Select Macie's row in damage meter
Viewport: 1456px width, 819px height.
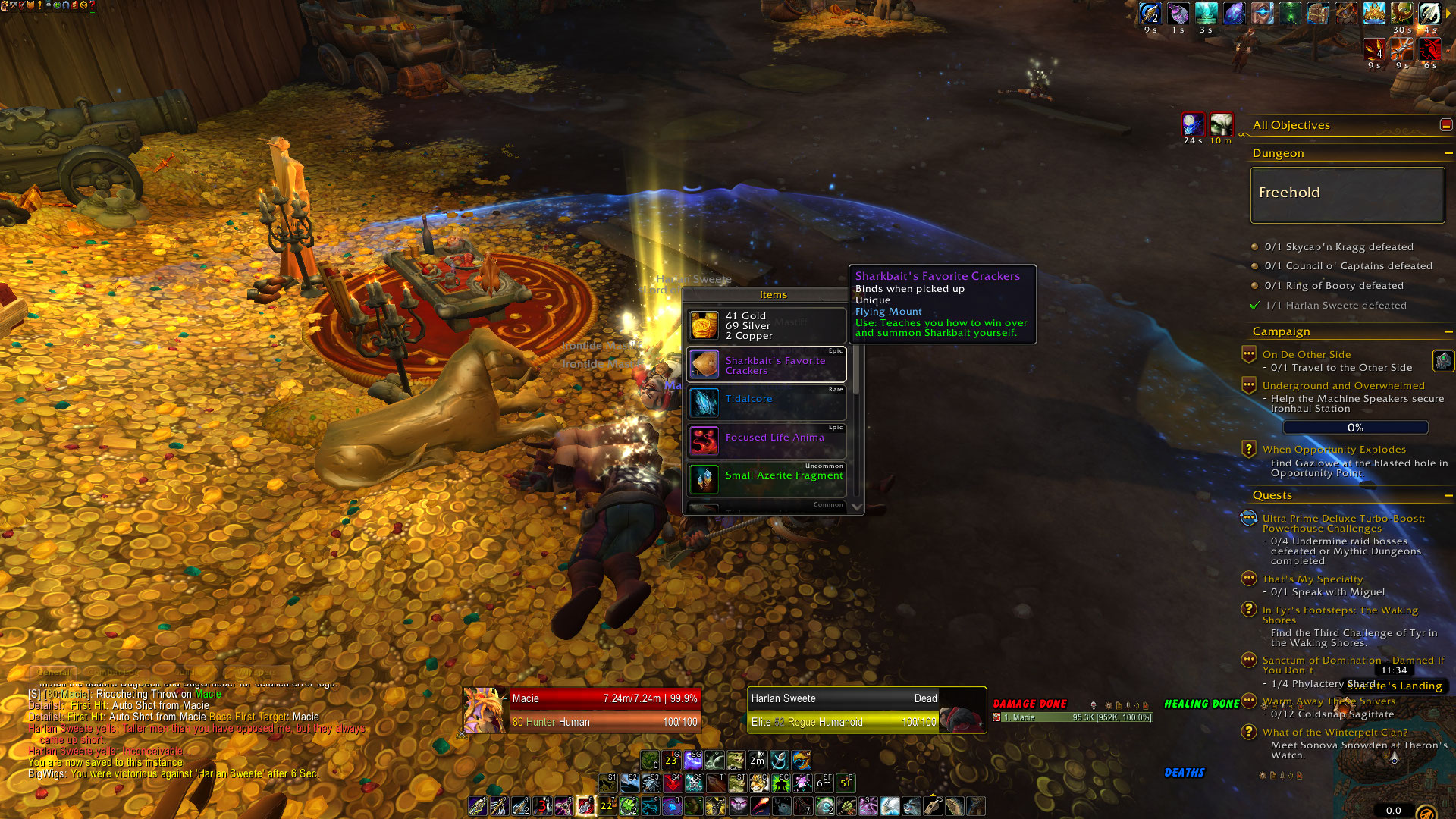click(x=1071, y=717)
